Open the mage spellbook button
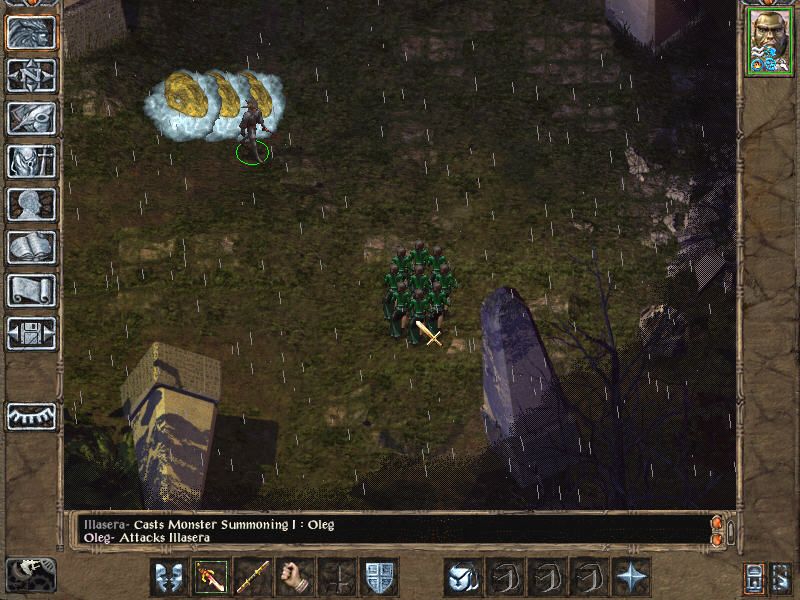This screenshot has width=800, height=600. (32, 247)
